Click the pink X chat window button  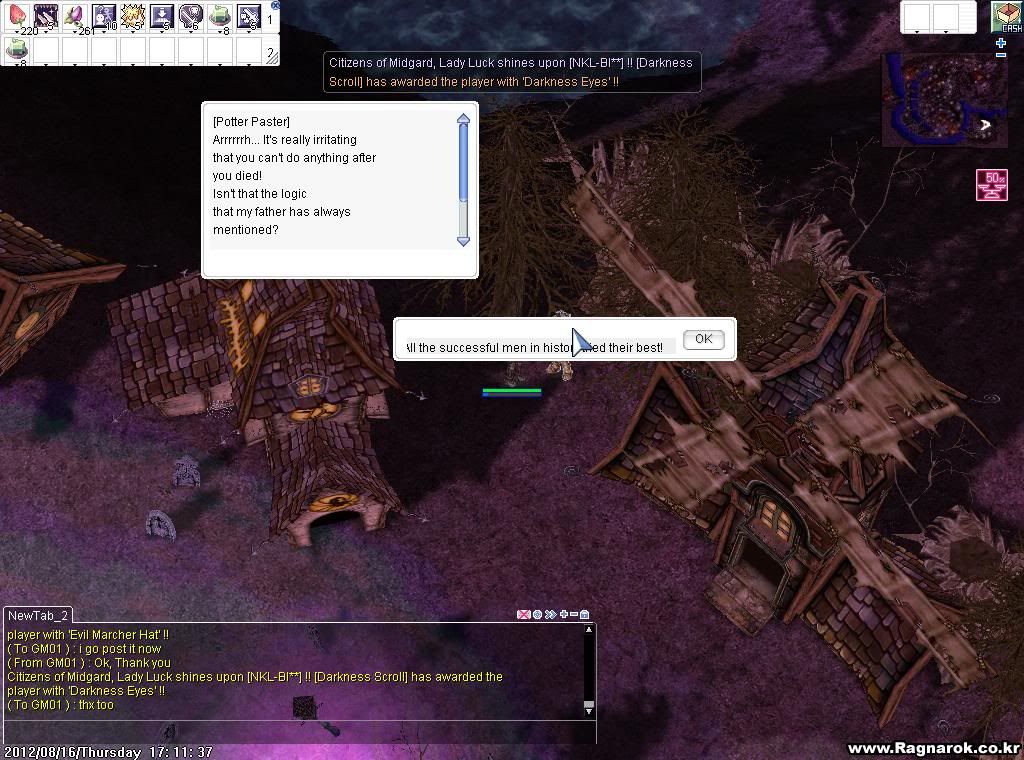point(523,614)
